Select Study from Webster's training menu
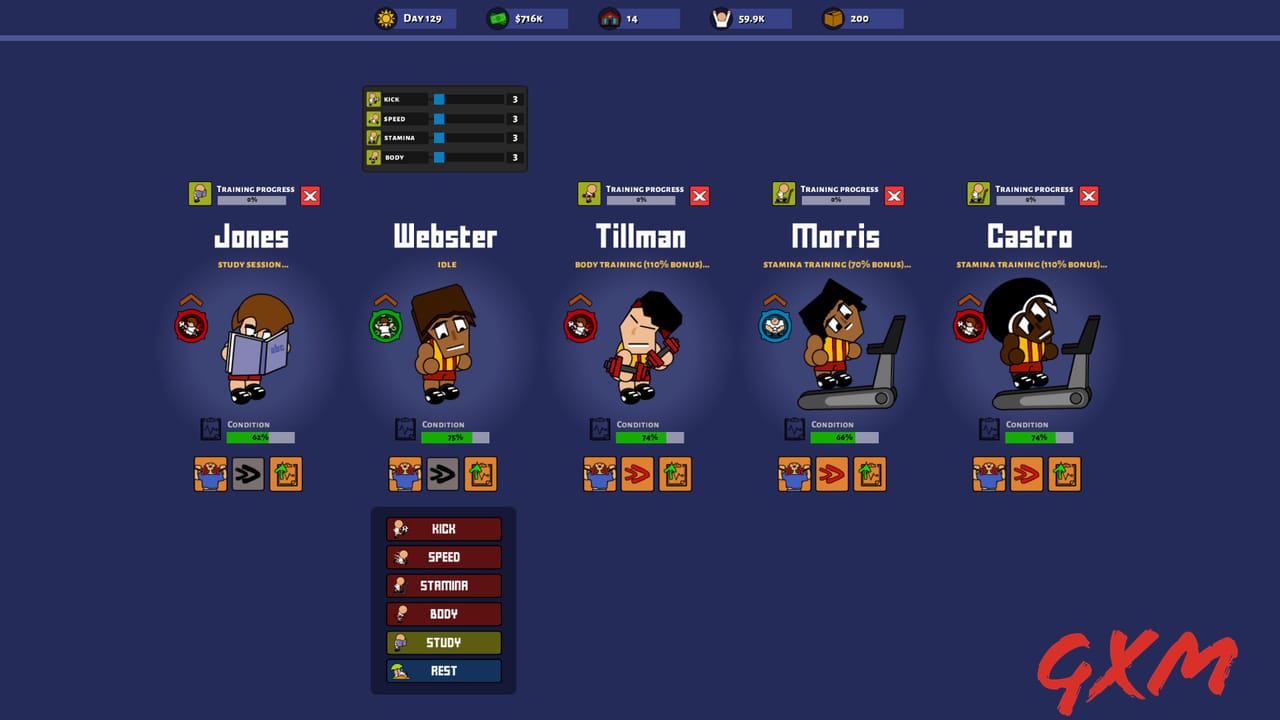This screenshot has width=1280, height=720. point(444,642)
